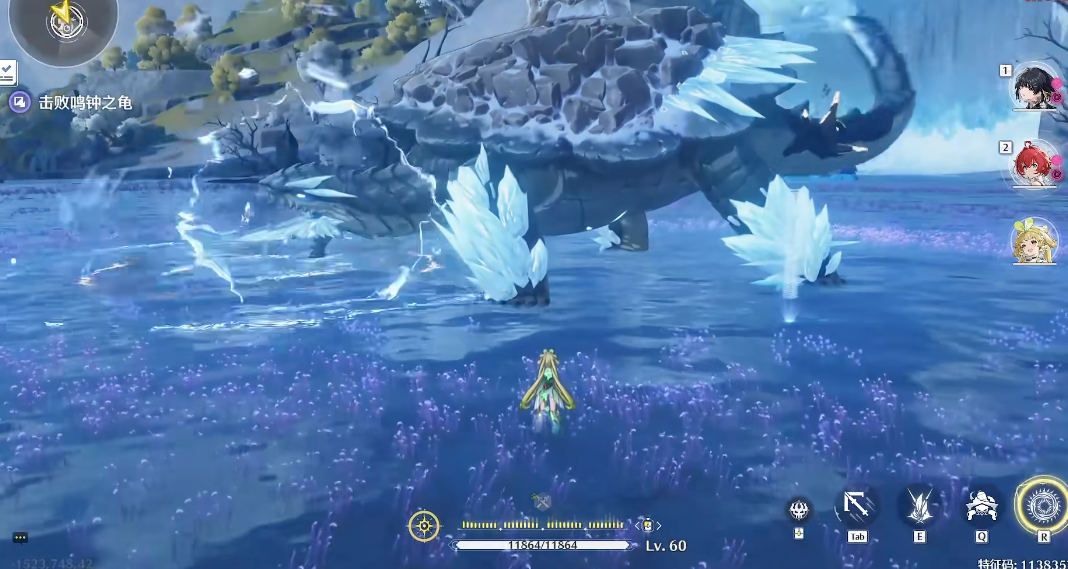The image size is (1068, 569).
Task: Click the yellow compass forte icon
Action: point(424,526)
